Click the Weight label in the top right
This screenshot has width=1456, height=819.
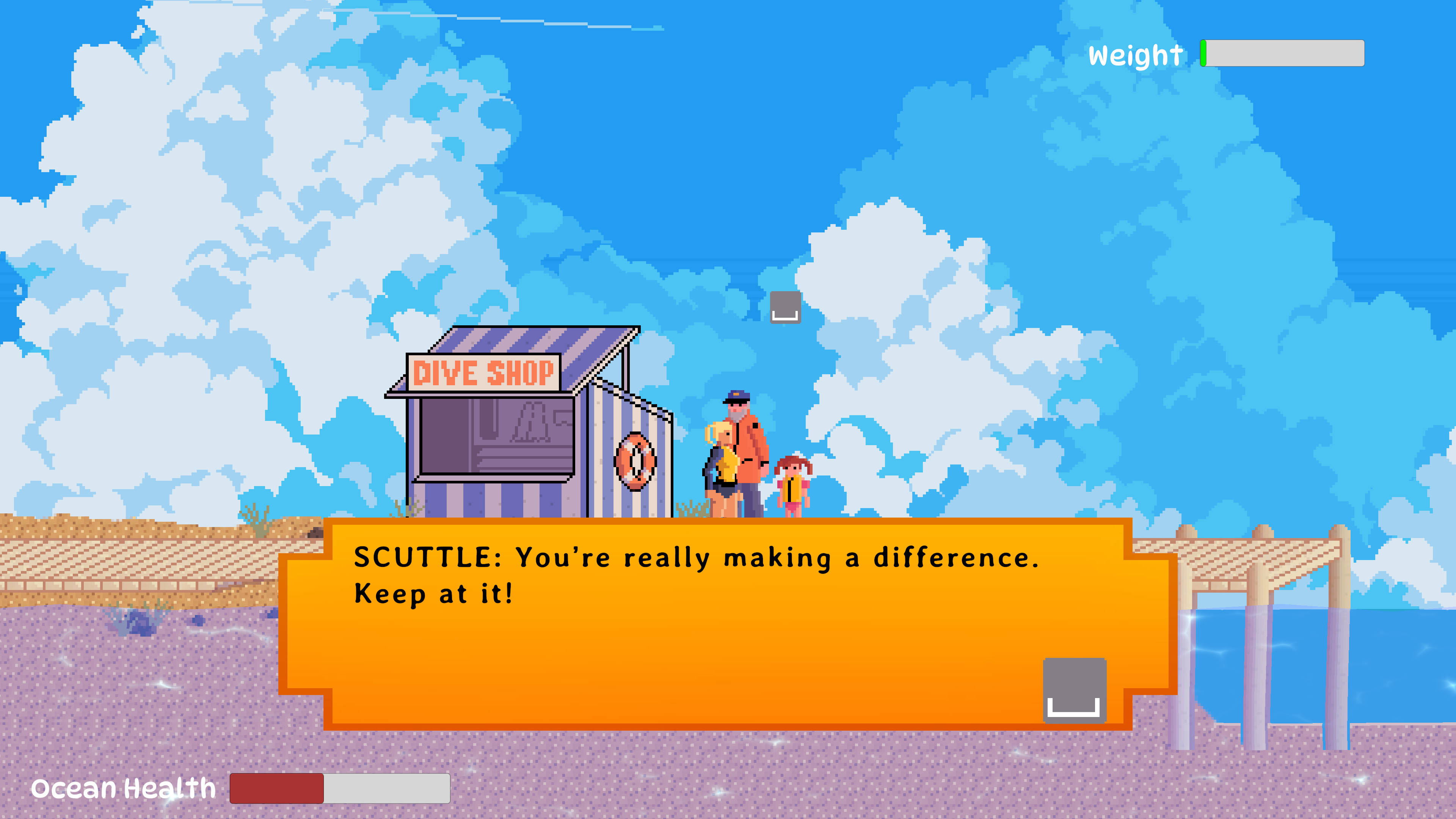(x=1133, y=55)
